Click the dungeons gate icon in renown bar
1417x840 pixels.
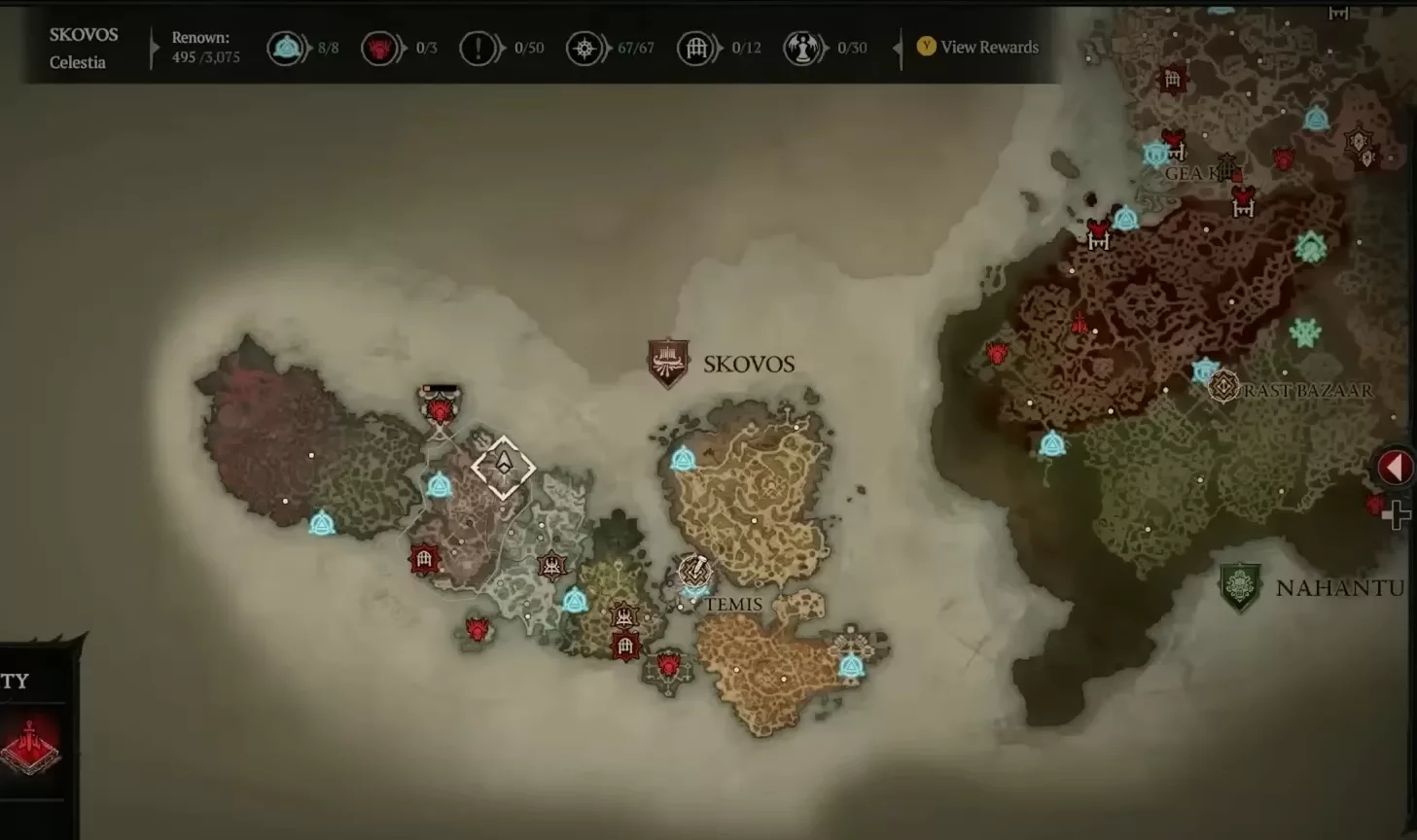(696, 48)
